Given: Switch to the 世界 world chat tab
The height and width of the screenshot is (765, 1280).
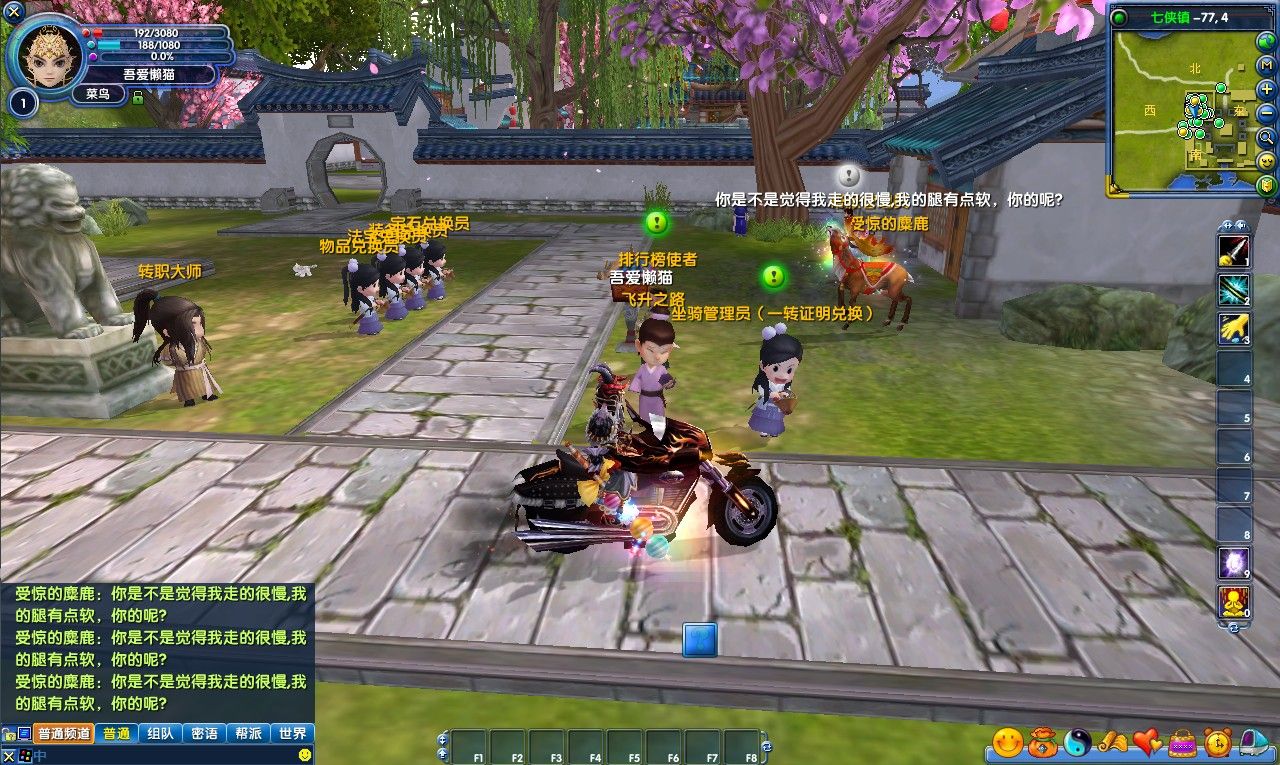Looking at the screenshot, I should coord(293,733).
